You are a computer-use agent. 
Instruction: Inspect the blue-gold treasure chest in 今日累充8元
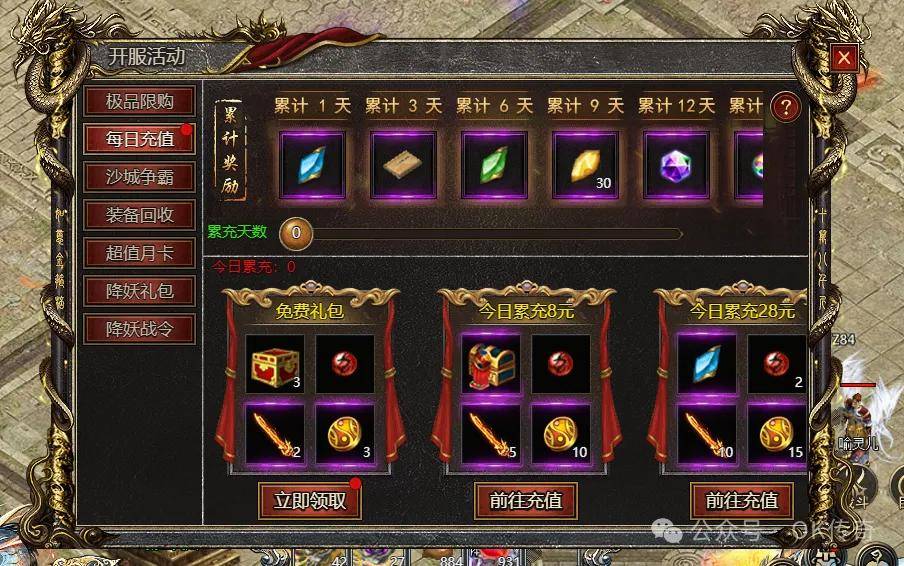[490, 364]
